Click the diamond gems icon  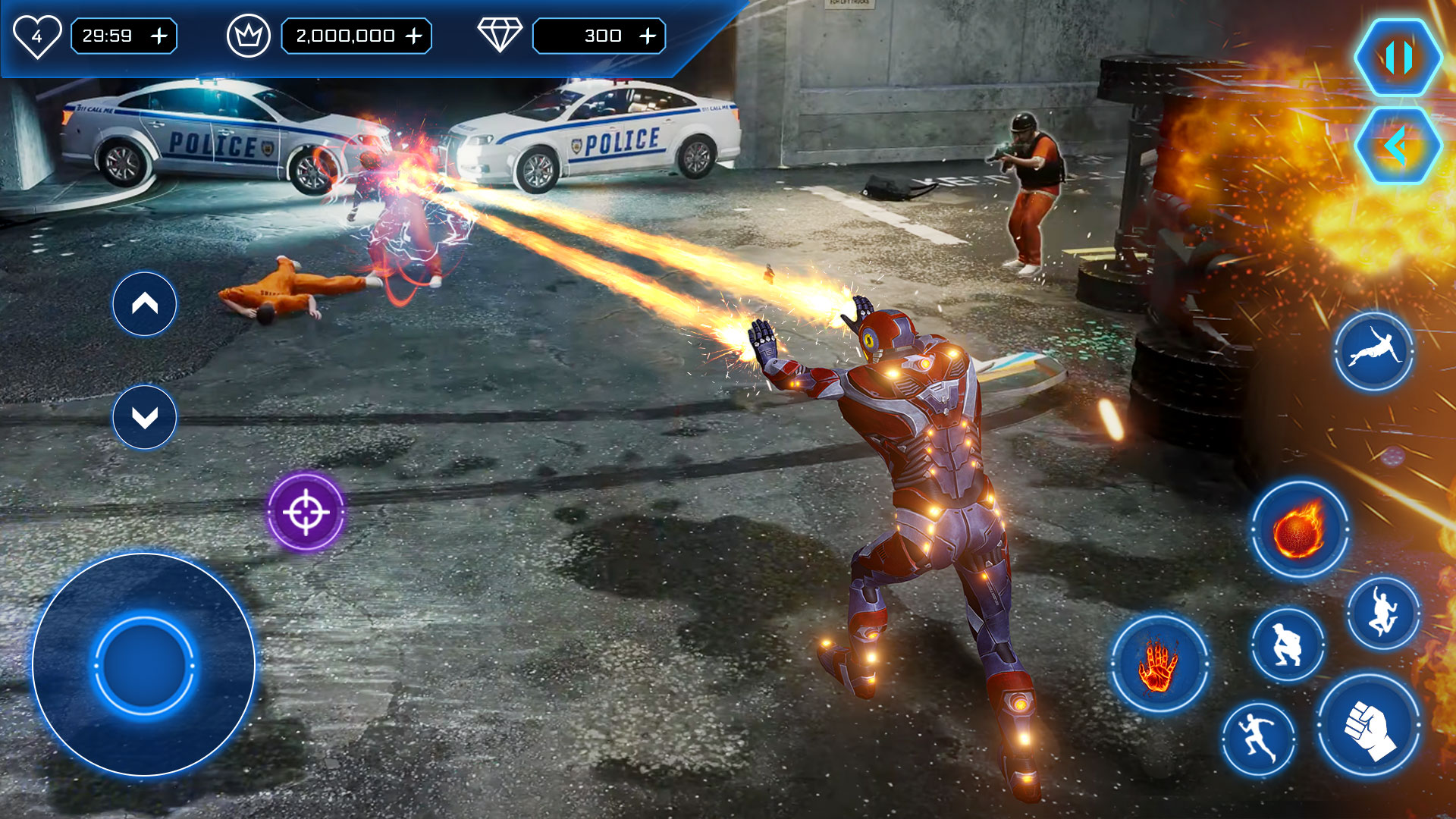(500, 35)
